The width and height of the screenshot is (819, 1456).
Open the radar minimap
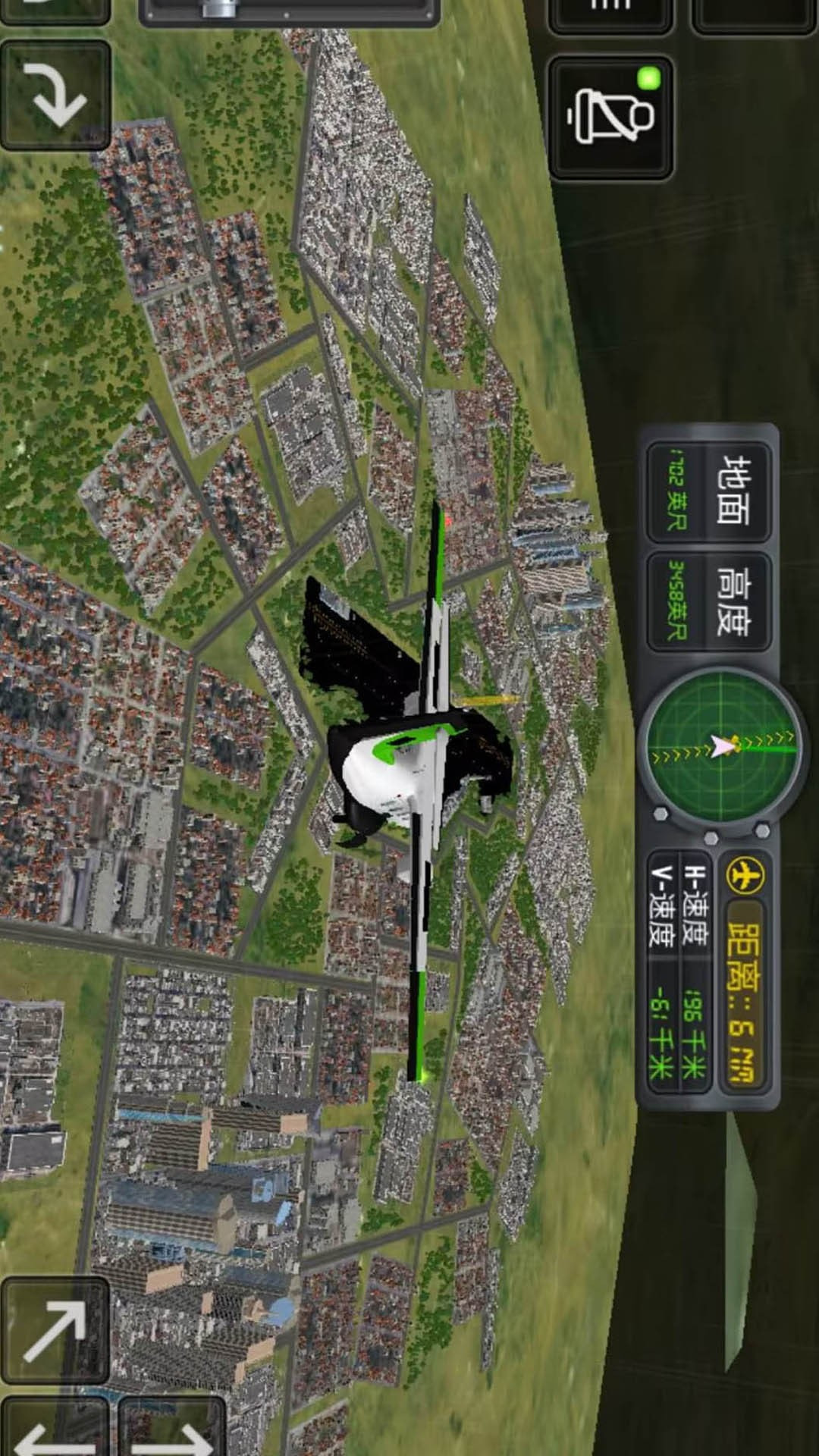pyautogui.click(x=720, y=745)
